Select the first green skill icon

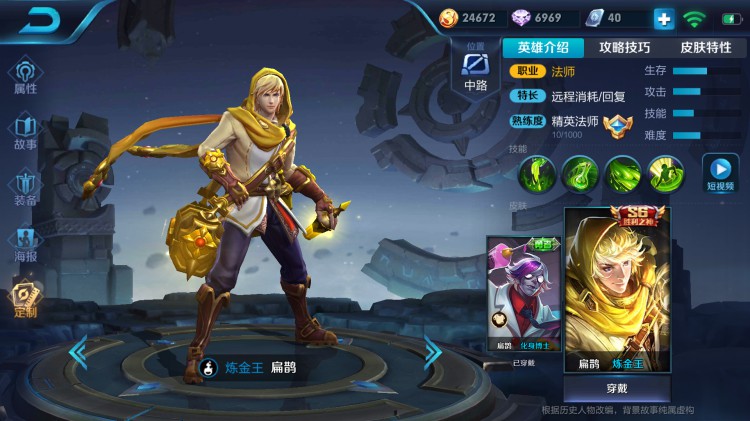pyautogui.click(x=537, y=174)
